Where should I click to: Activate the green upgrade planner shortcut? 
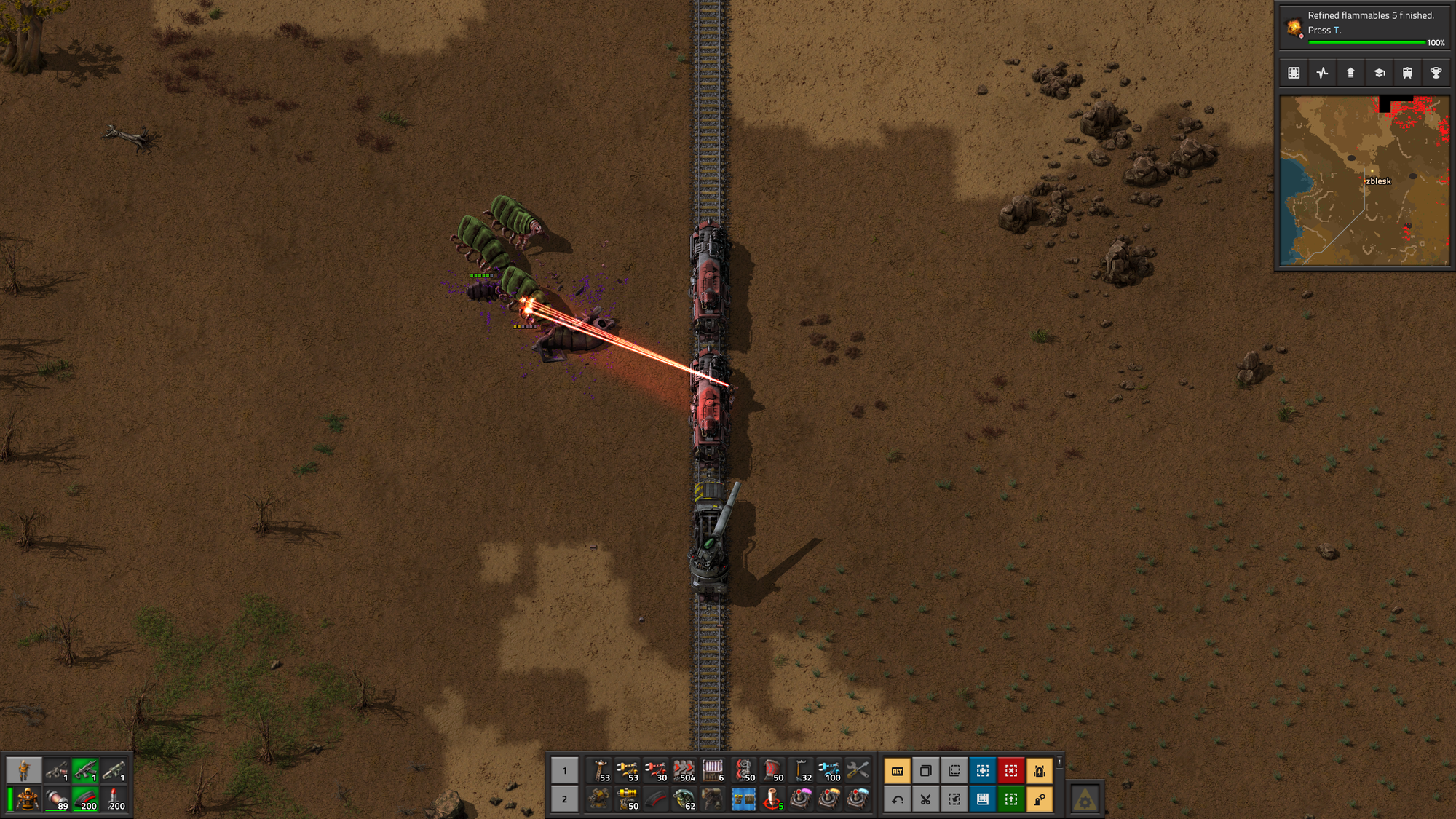[1011, 799]
